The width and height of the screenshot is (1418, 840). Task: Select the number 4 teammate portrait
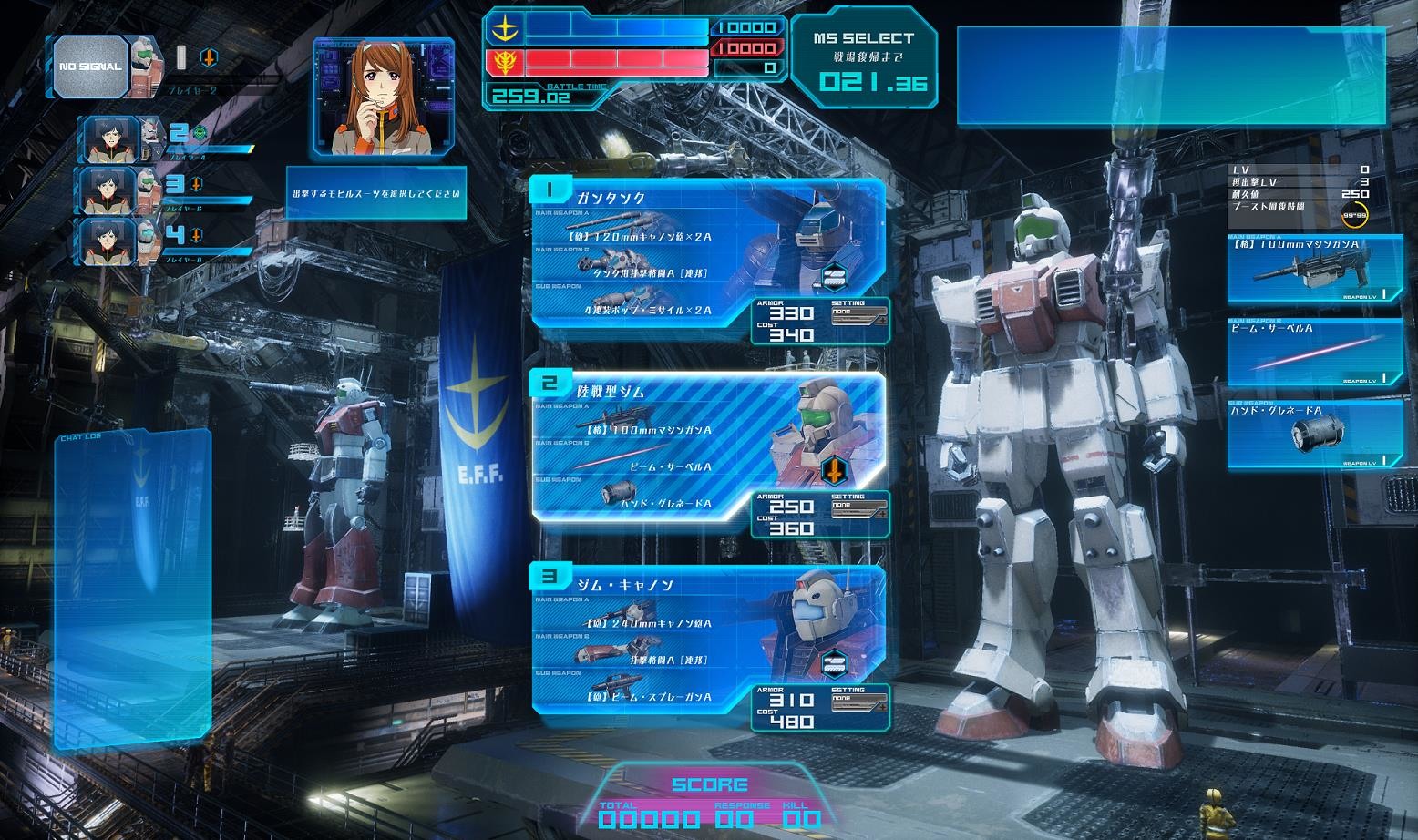pos(110,241)
